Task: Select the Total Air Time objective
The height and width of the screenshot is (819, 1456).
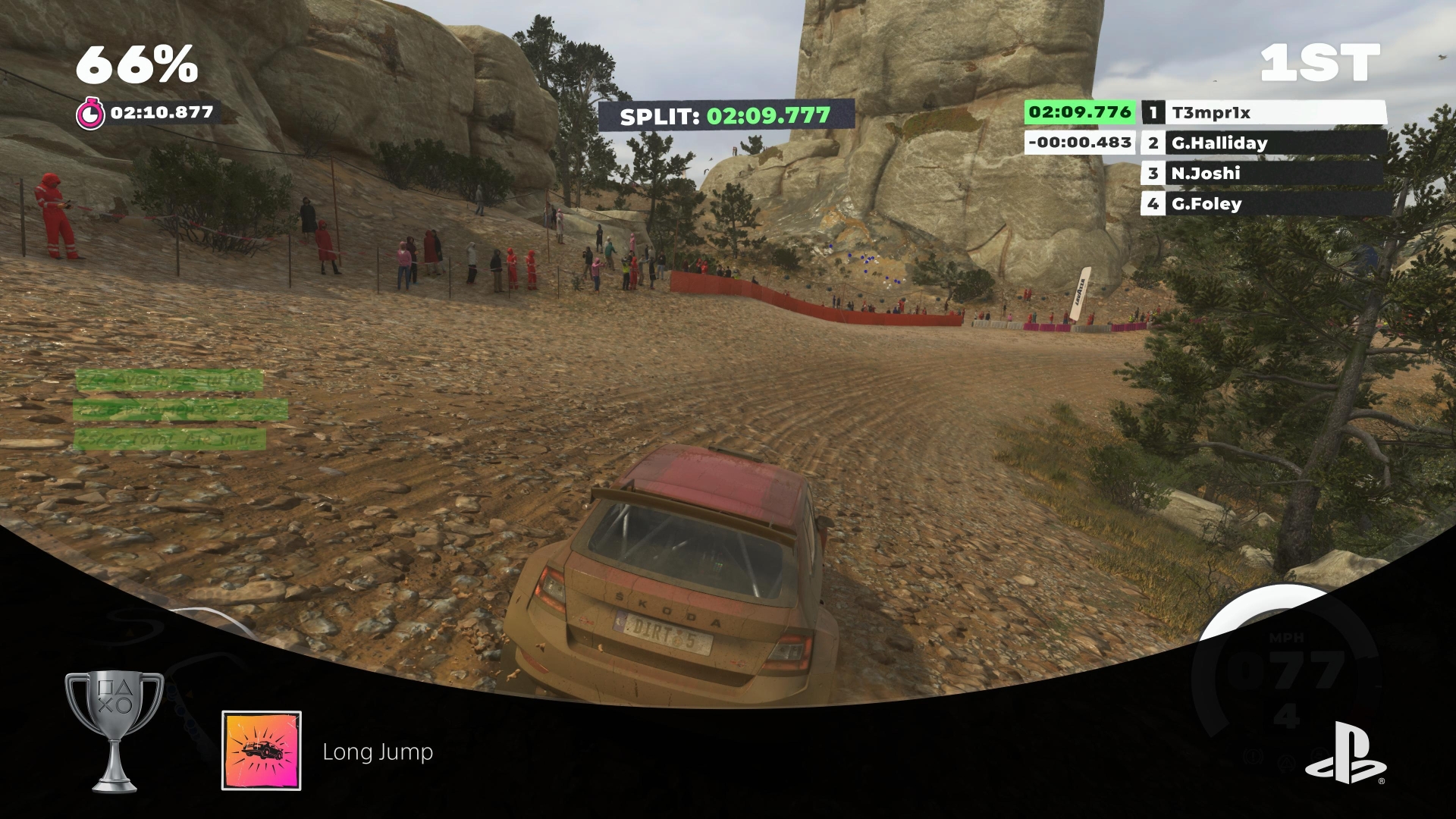Action: (168, 439)
